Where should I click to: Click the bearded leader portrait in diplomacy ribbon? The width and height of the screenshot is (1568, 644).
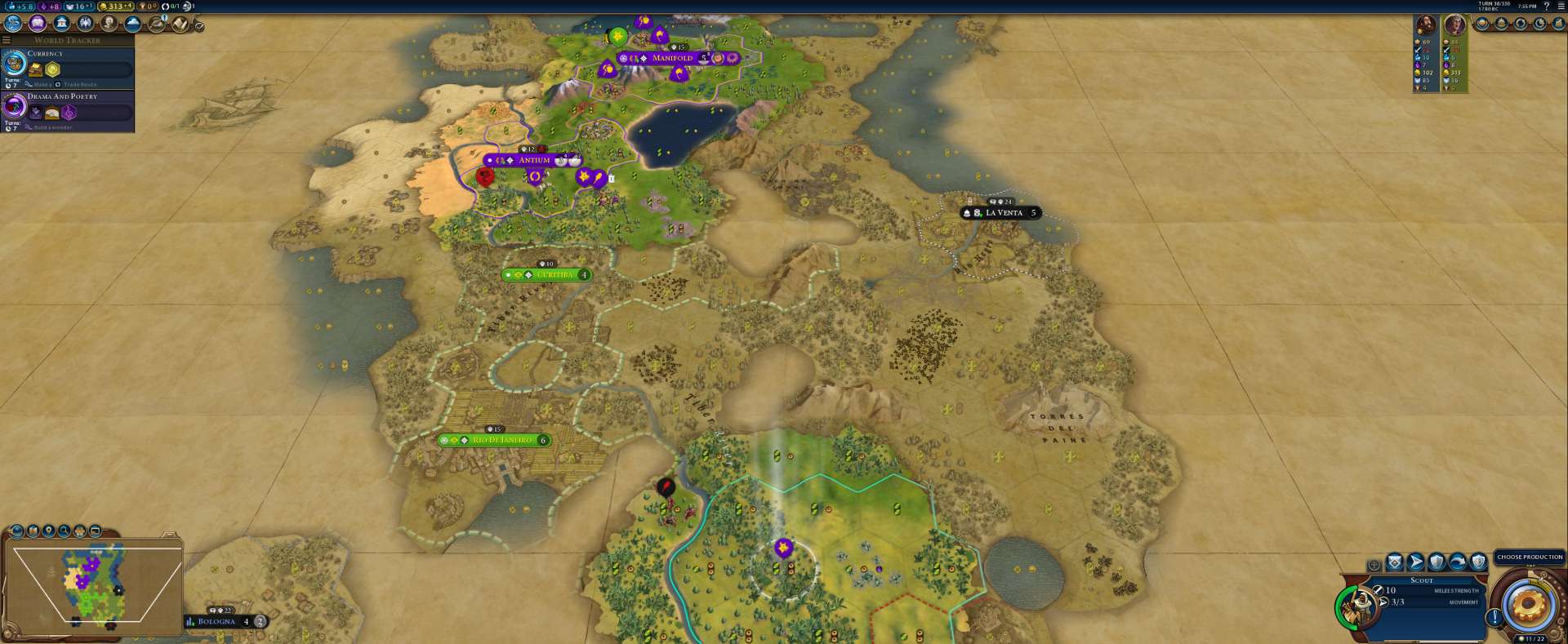[x=1426, y=25]
